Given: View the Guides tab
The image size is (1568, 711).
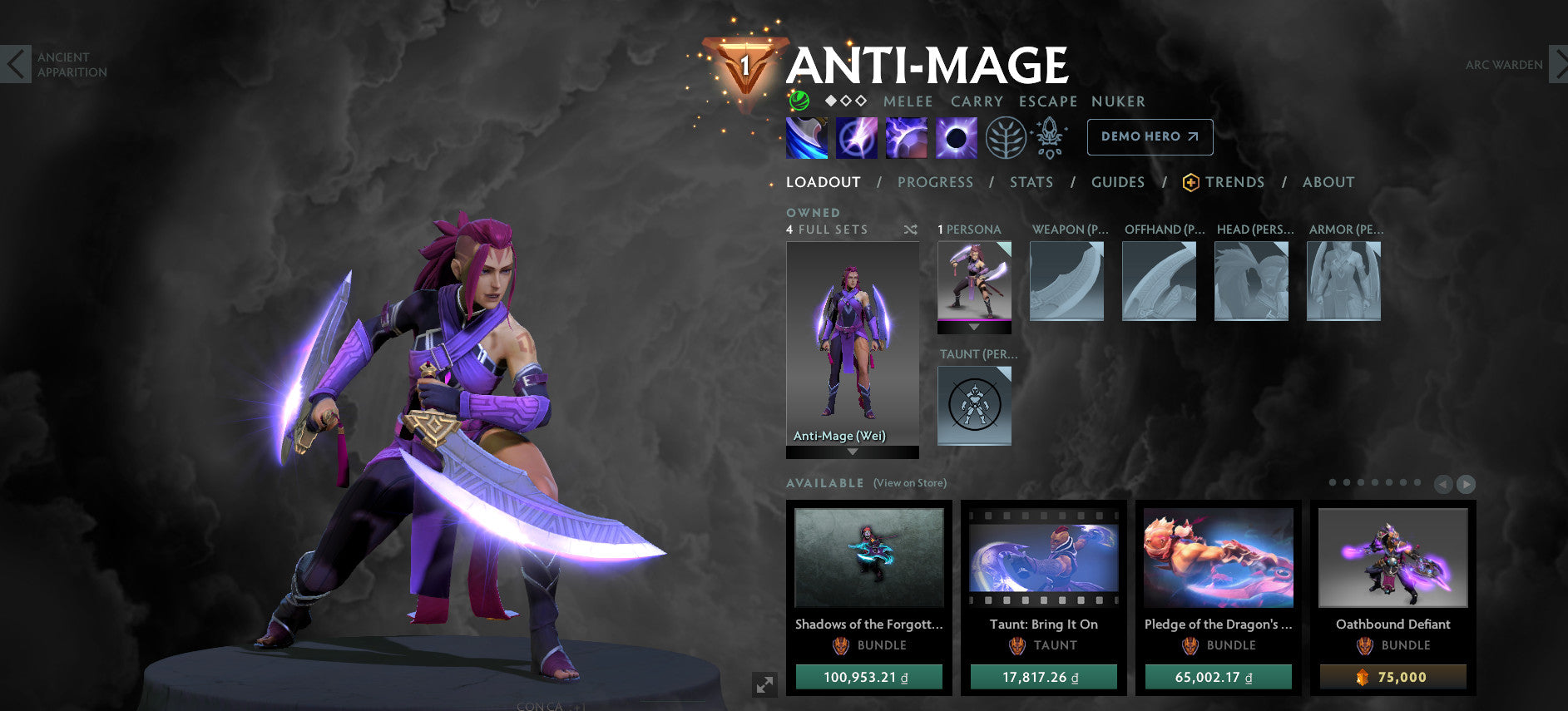Looking at the screenshot, I should pos(1118,182).
